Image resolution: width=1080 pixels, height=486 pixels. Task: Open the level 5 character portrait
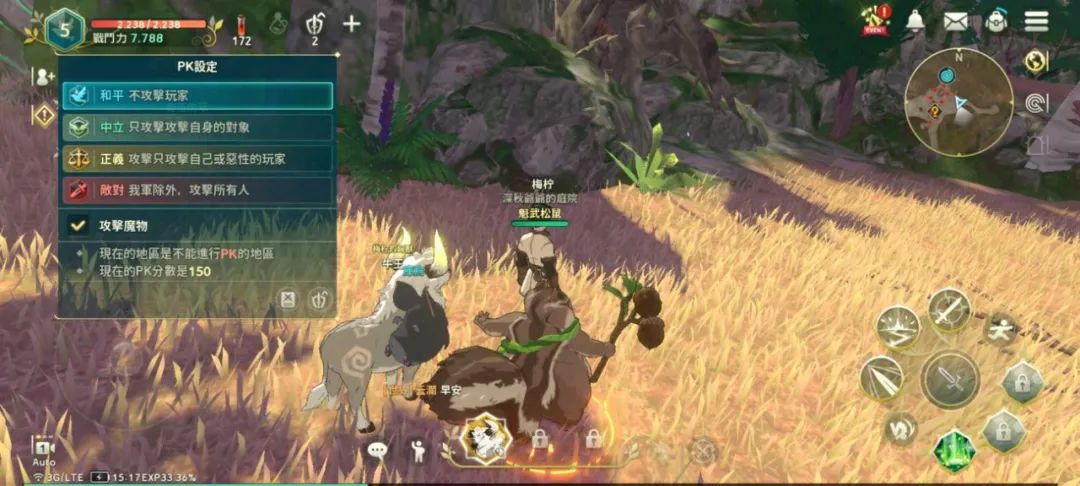(65, 29)
